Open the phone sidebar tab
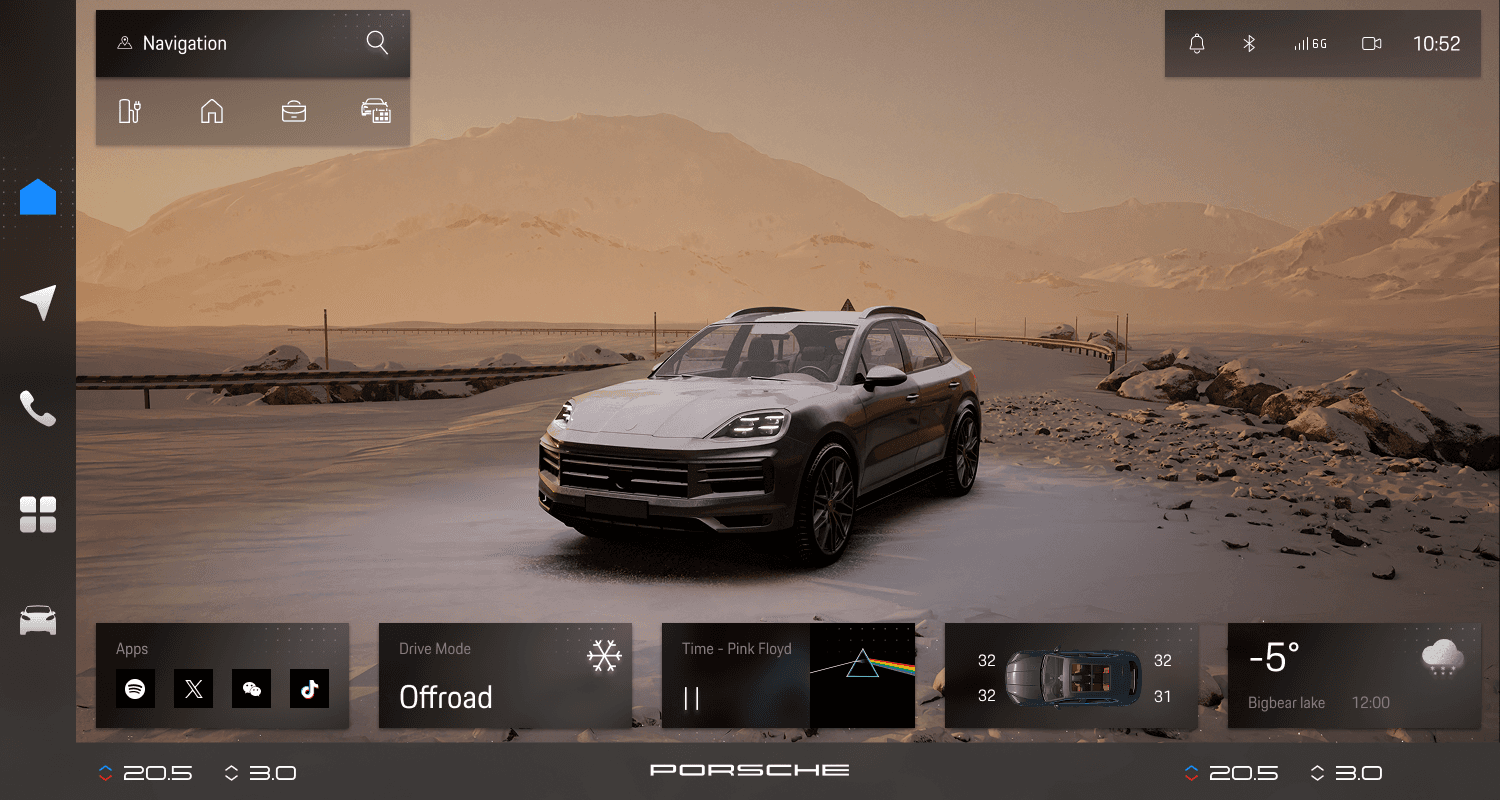Screen dimensions: 1500x800 click(x=38, y=408)
